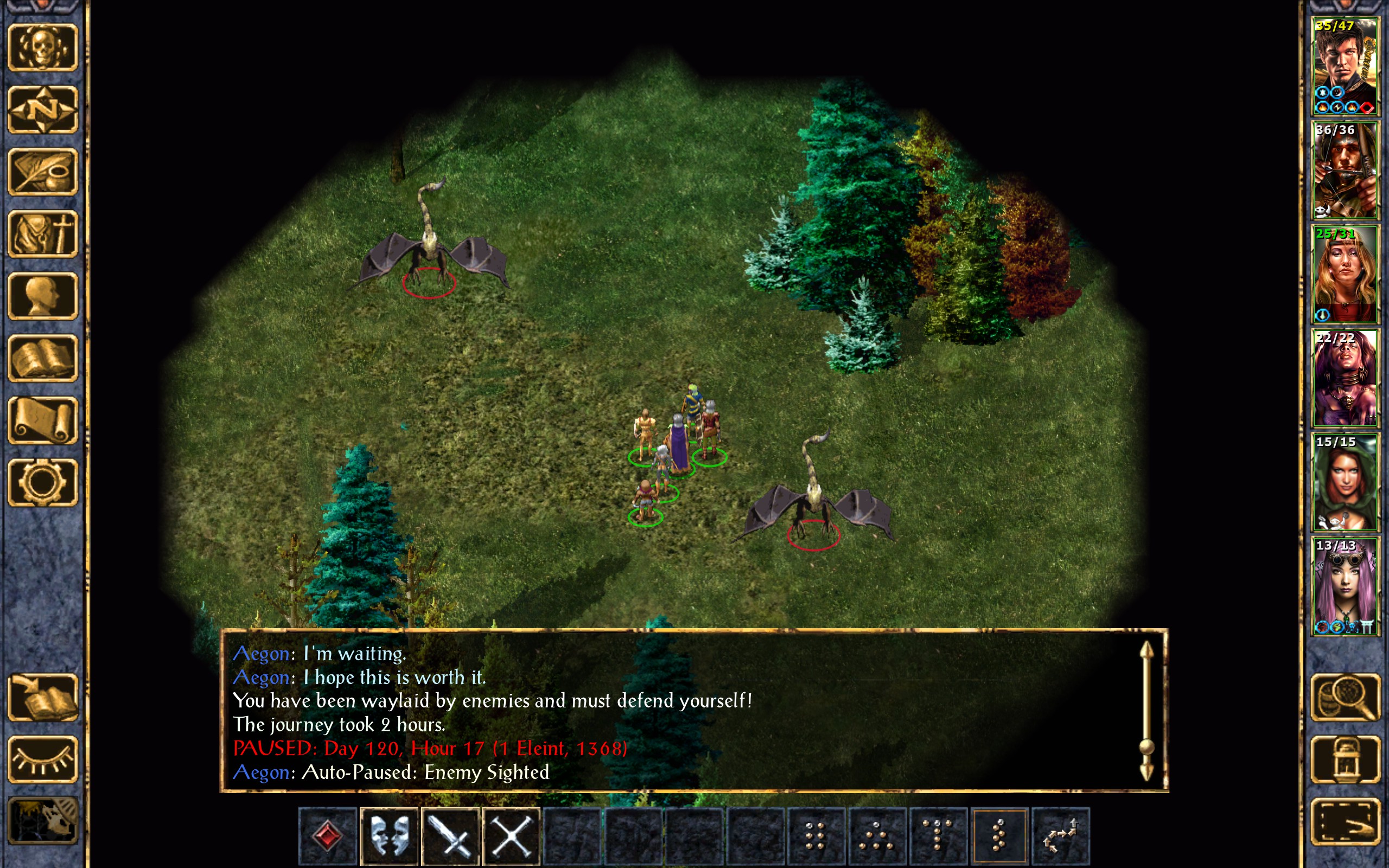Open the options gear button
Screen dimensions: 1389x868
42,482
